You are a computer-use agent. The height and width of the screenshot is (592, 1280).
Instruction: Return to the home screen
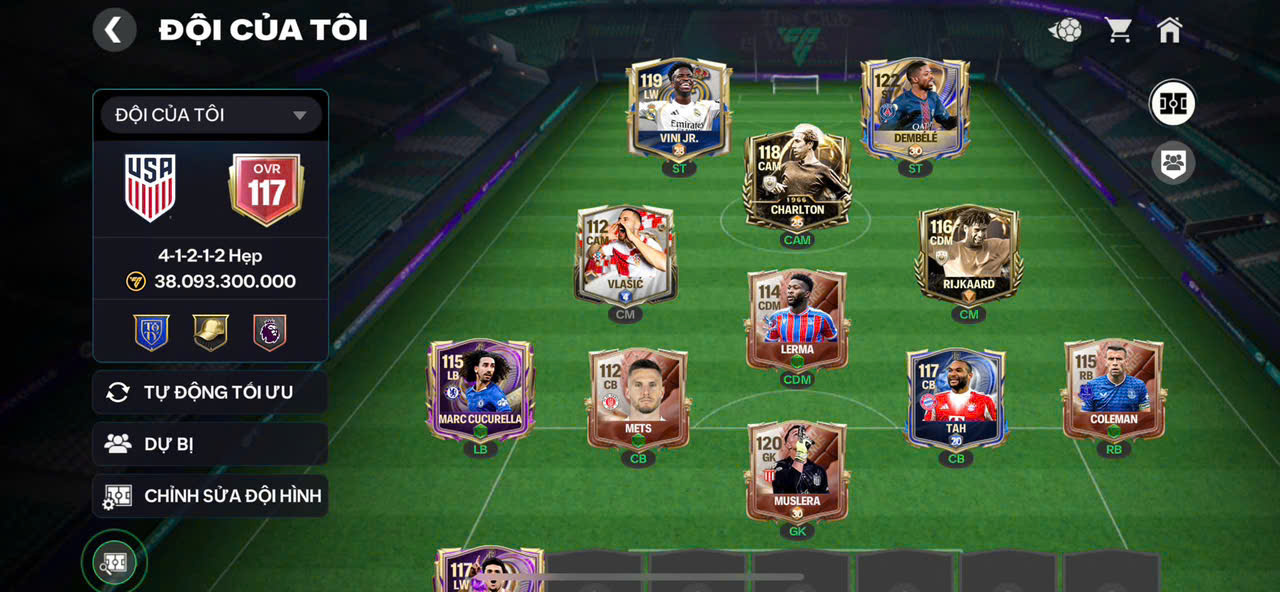point(1169,30)
